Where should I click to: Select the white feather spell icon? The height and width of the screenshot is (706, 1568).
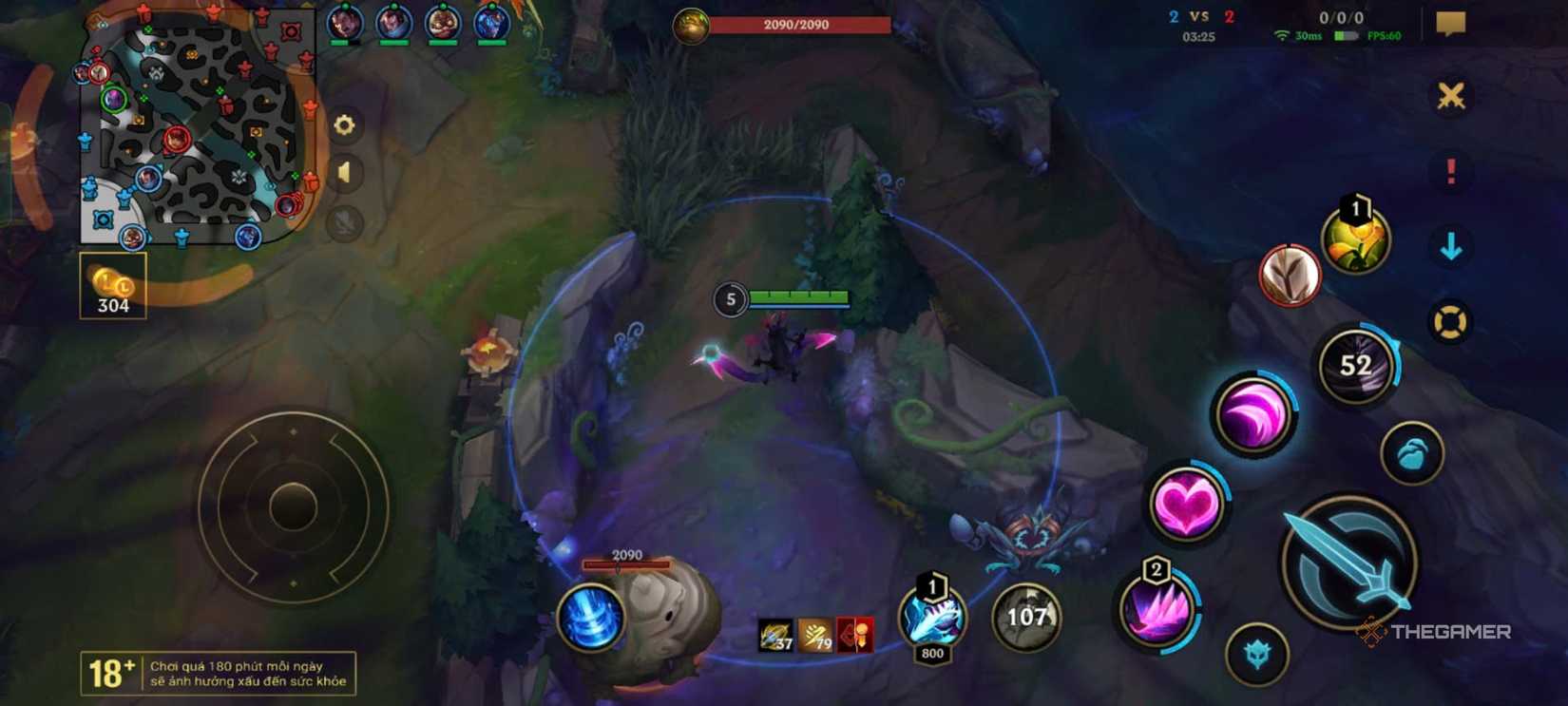click(1291, 276)
